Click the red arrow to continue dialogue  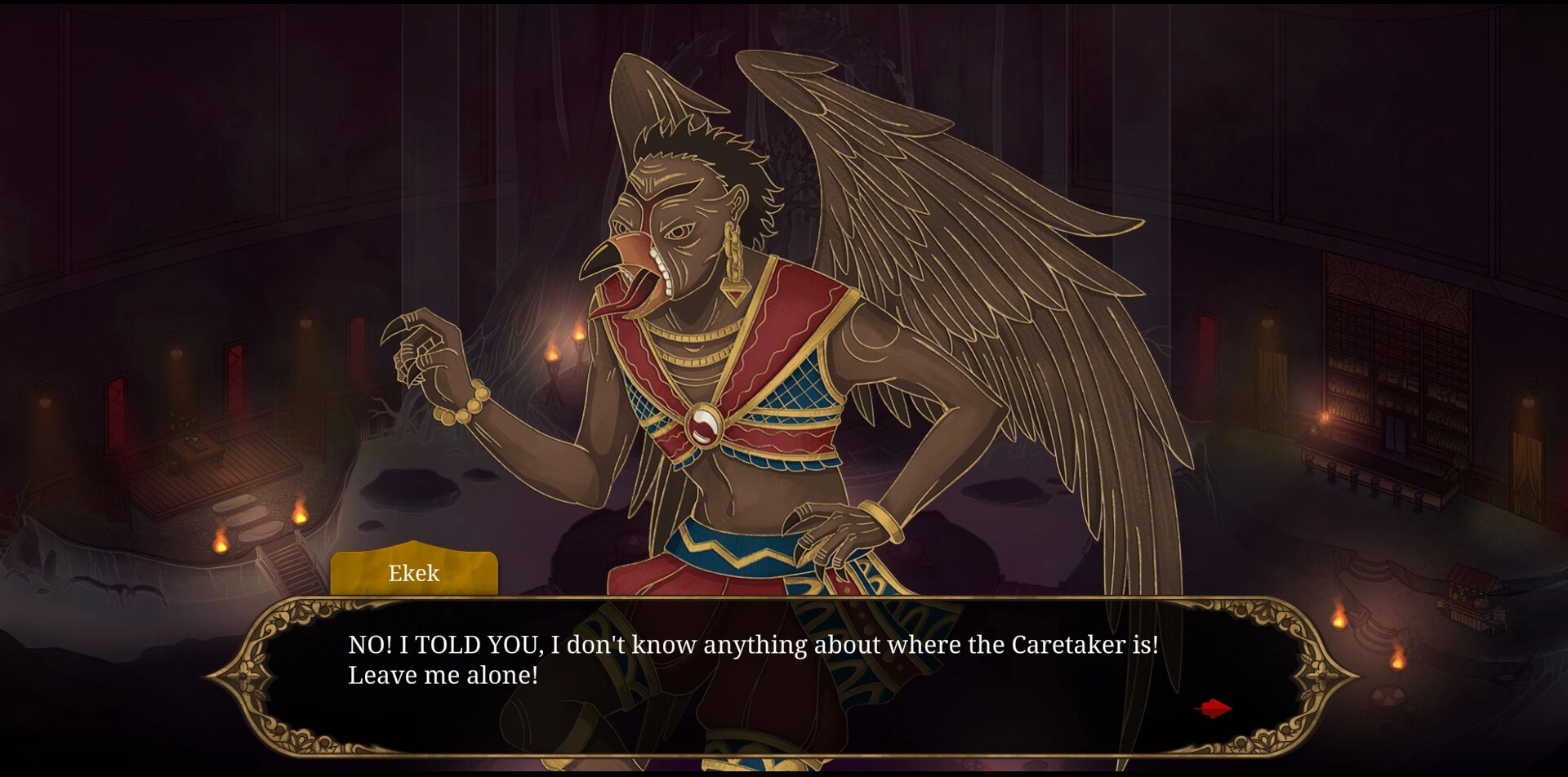point(1214,708)
